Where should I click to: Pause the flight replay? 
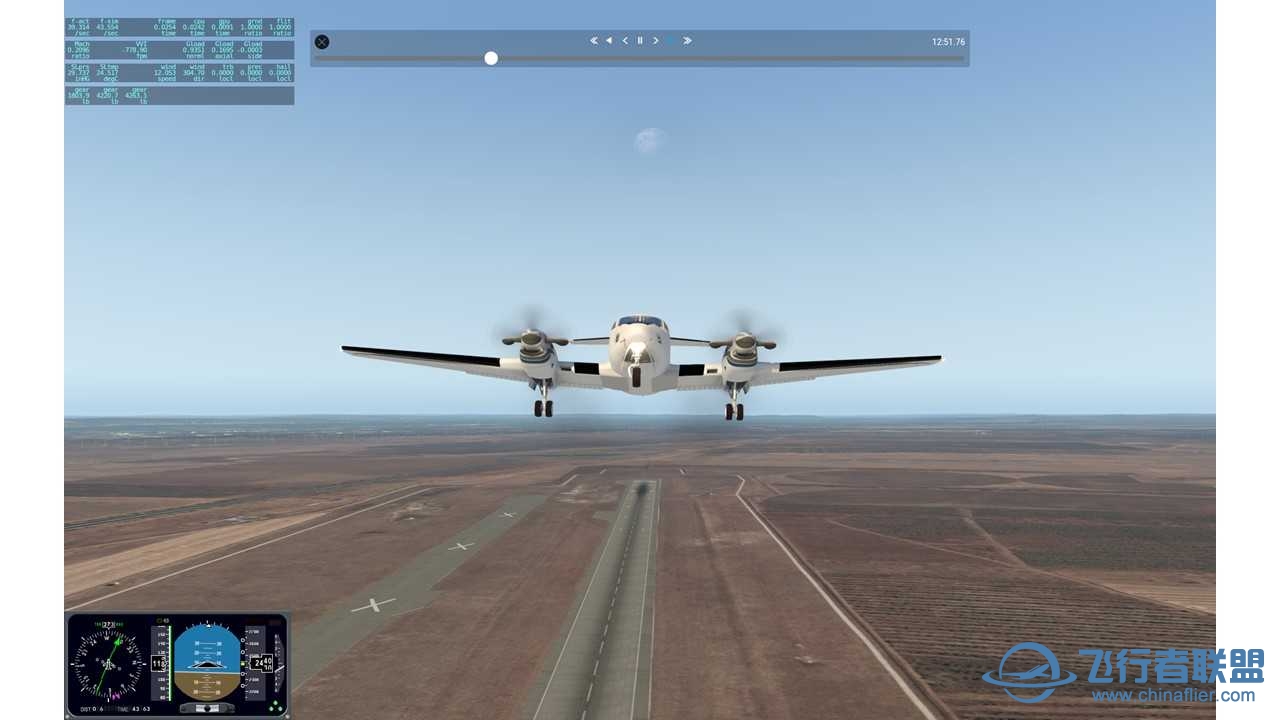point(640,41)
